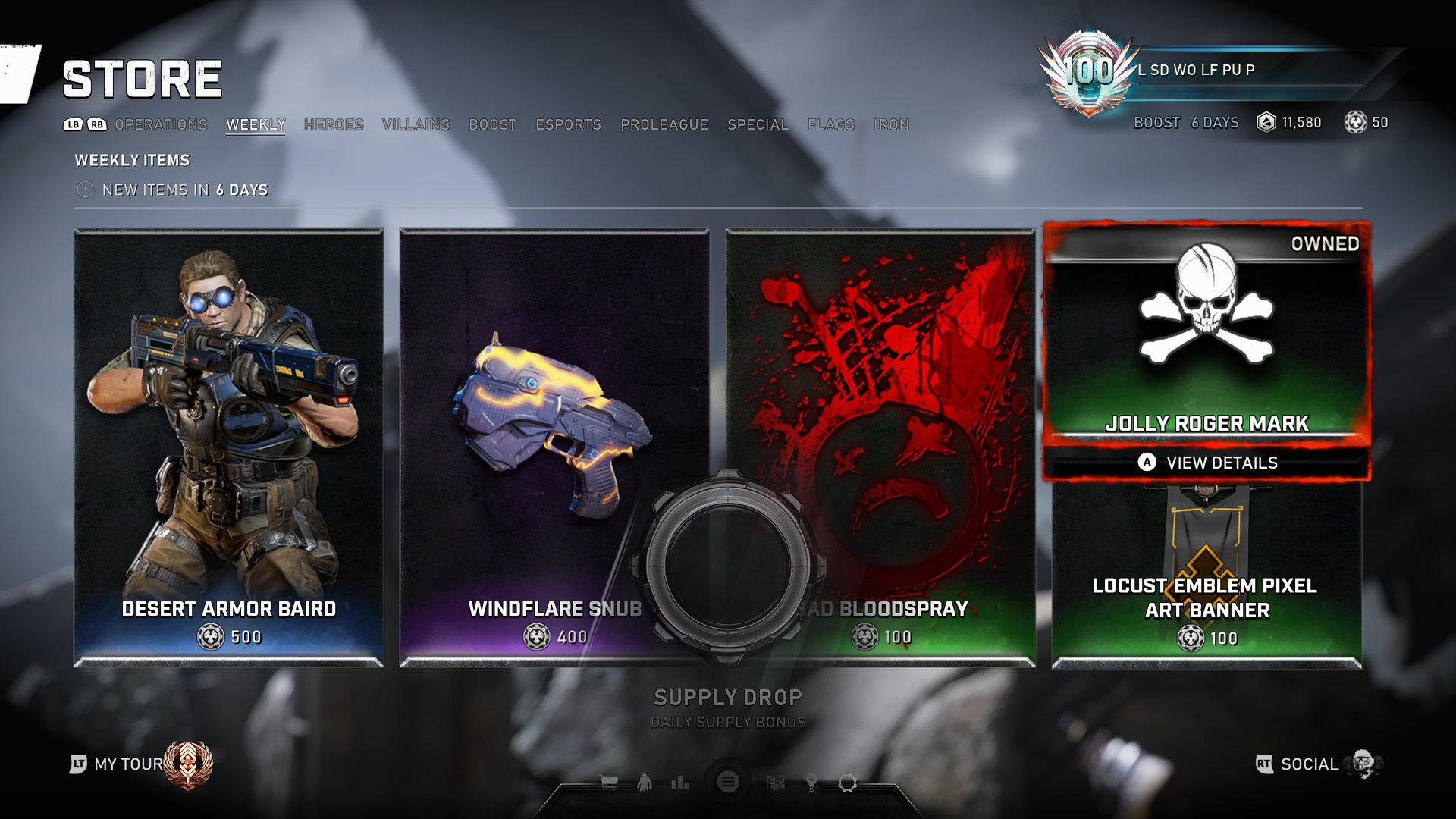
Task: Open the Special store category
Action: click(x=758, y=124)
